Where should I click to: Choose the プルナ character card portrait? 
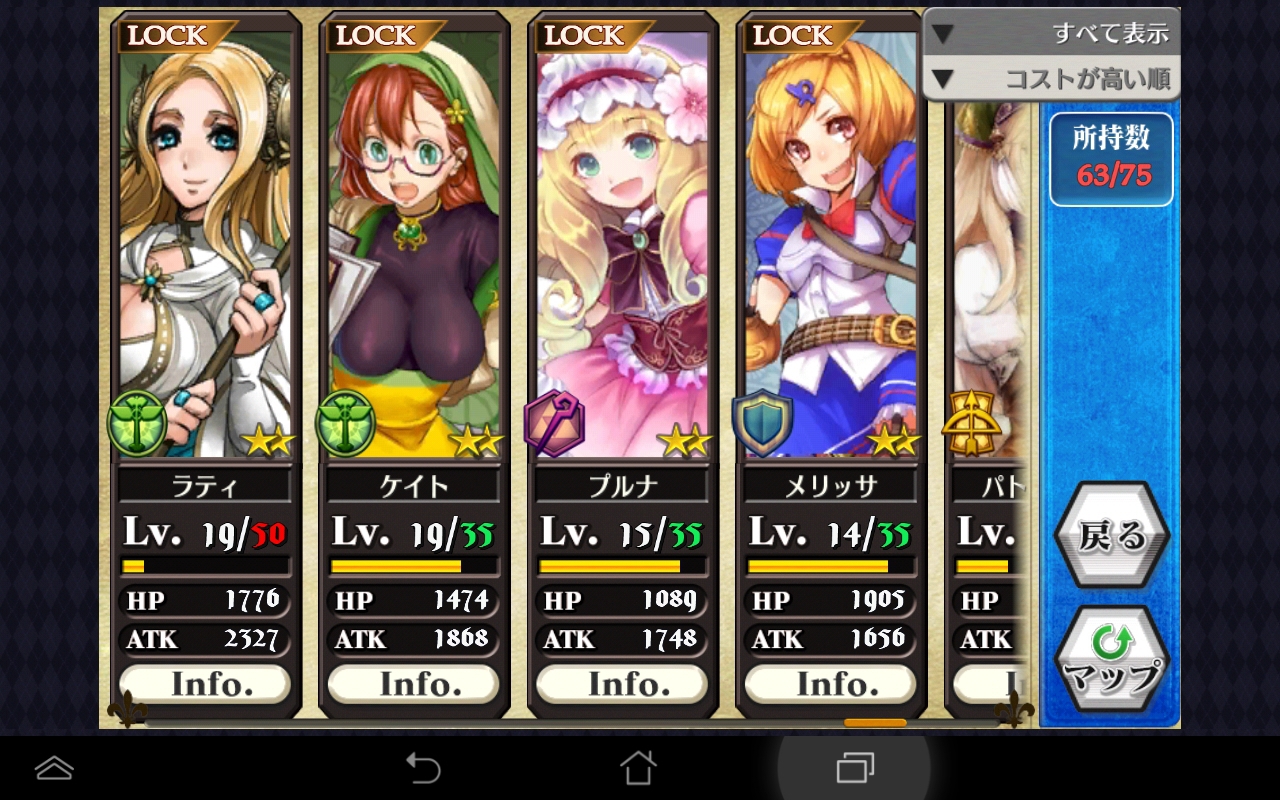(x=621, y=240)
